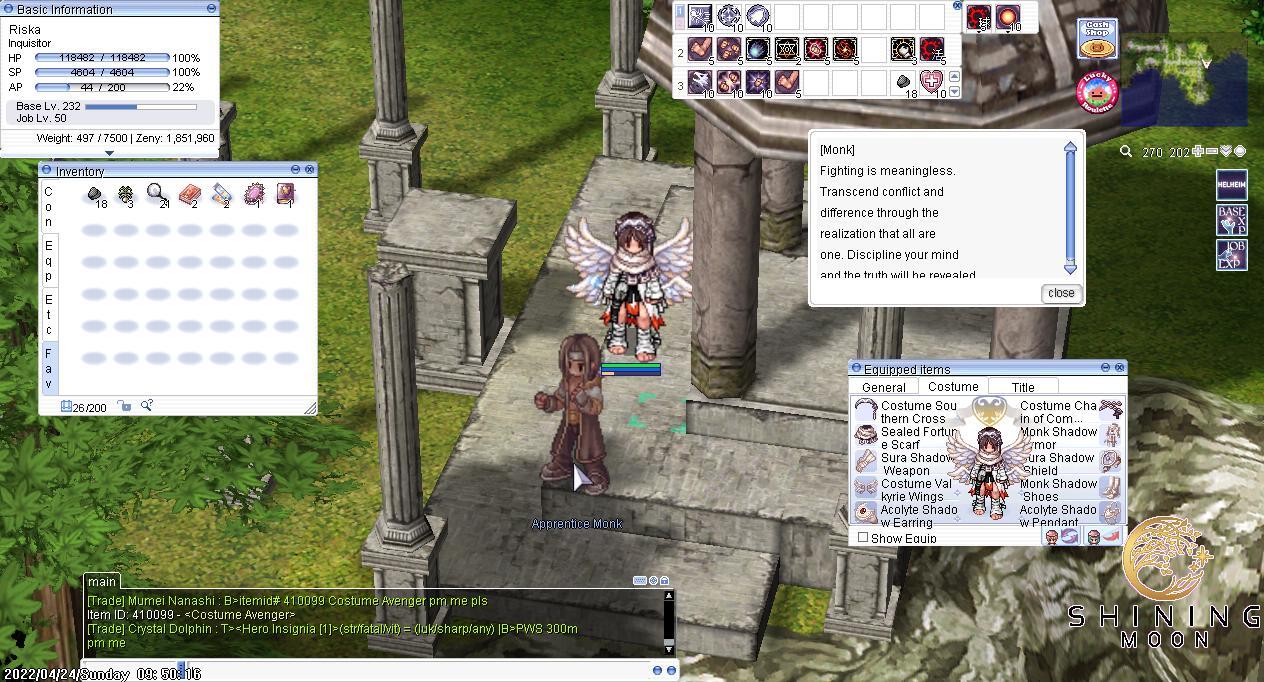The width and height of the screenshot is (1264, 682).
Task: Select the Eqp inventory tab
Action: click(48, 260)
